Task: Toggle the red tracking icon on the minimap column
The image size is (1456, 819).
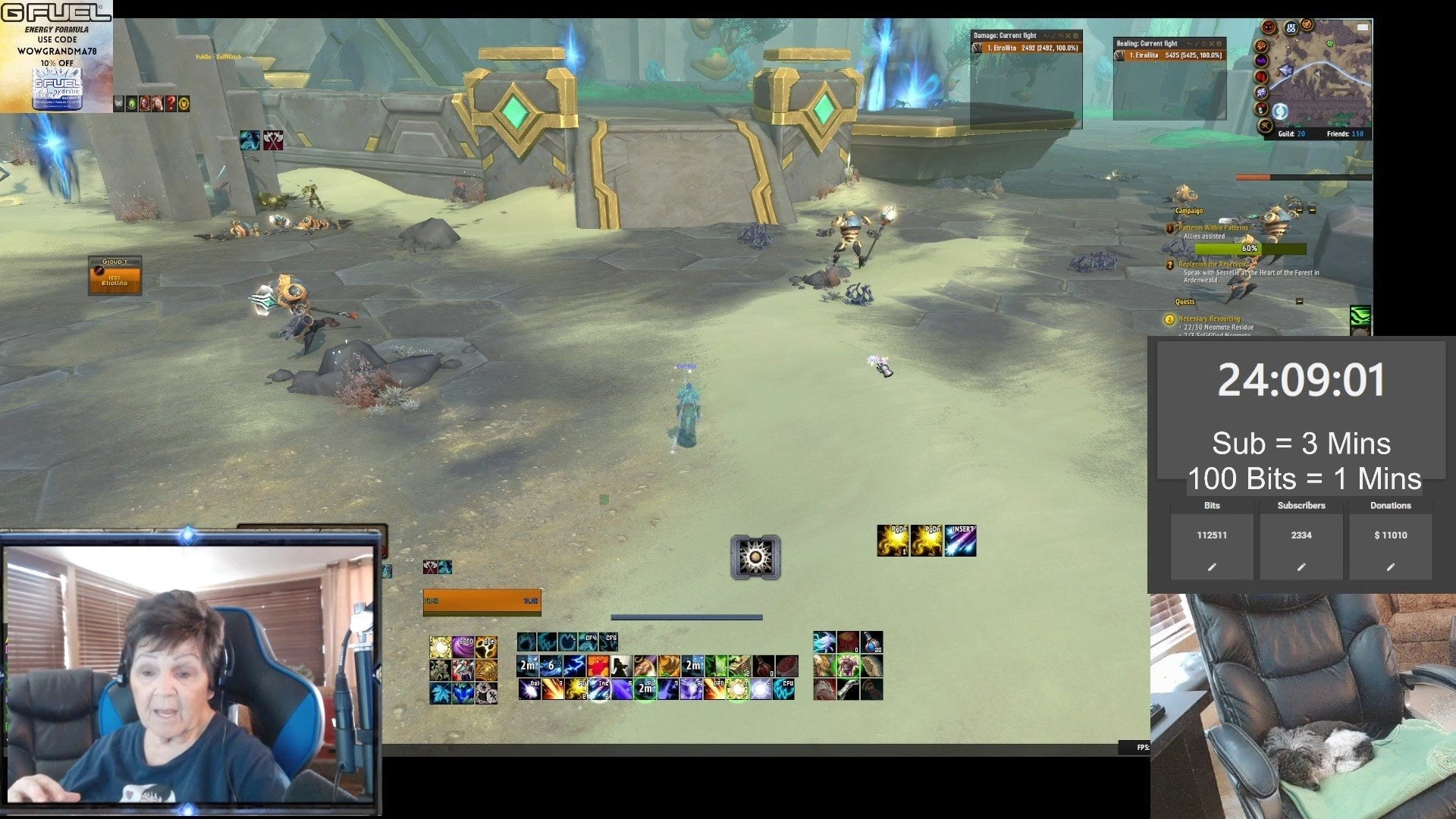Action: [x=1260, y=75]
